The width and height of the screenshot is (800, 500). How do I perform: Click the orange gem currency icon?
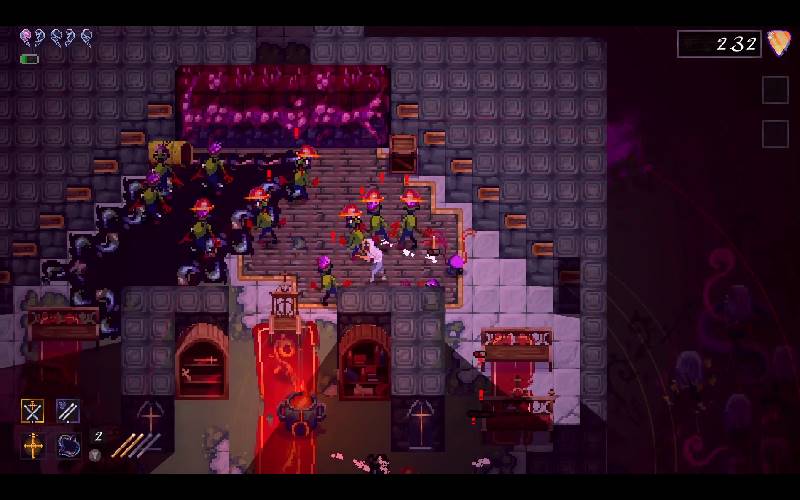click(777, 43)
